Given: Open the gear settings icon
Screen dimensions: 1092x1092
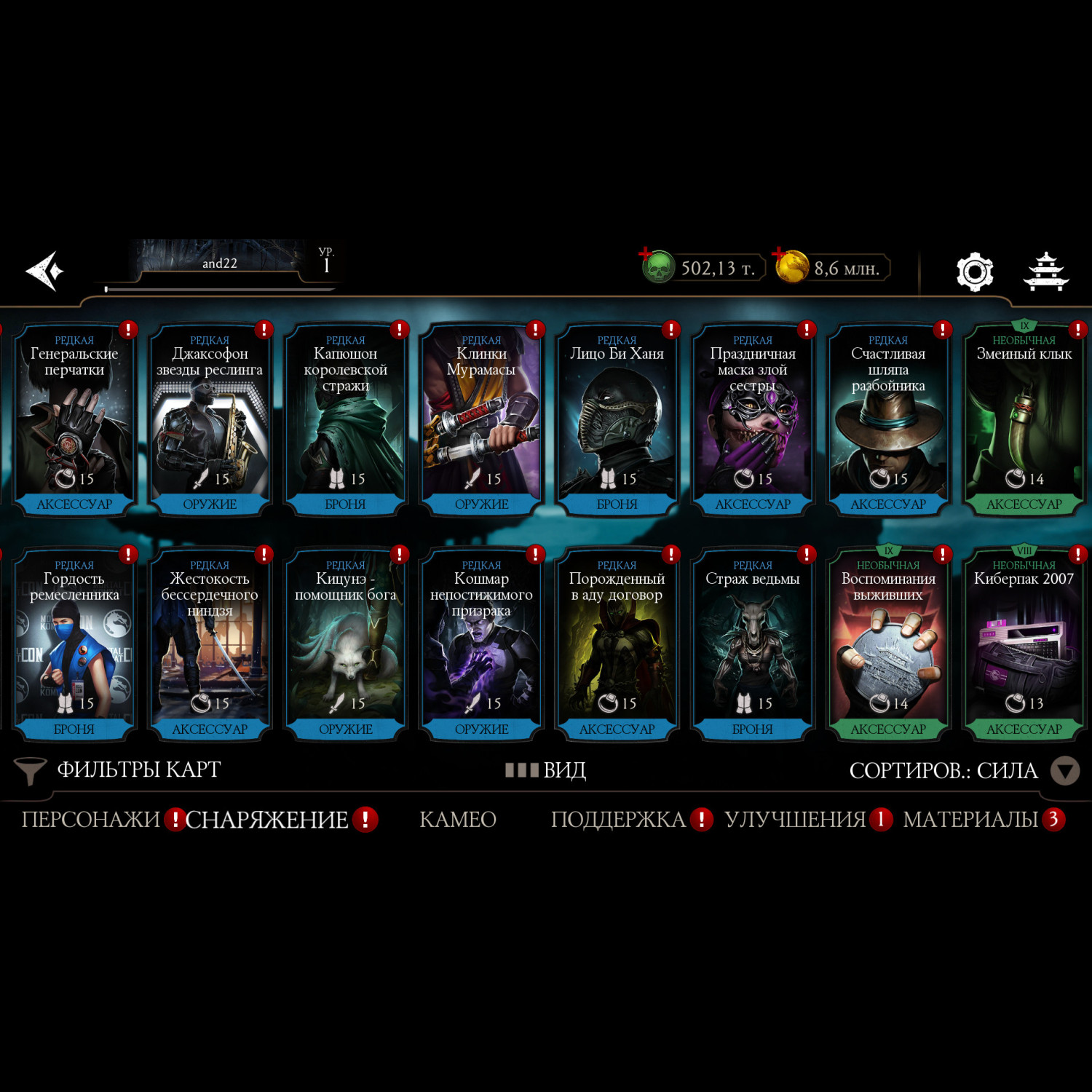Looking at the screenshot, I should pos(974,272).
